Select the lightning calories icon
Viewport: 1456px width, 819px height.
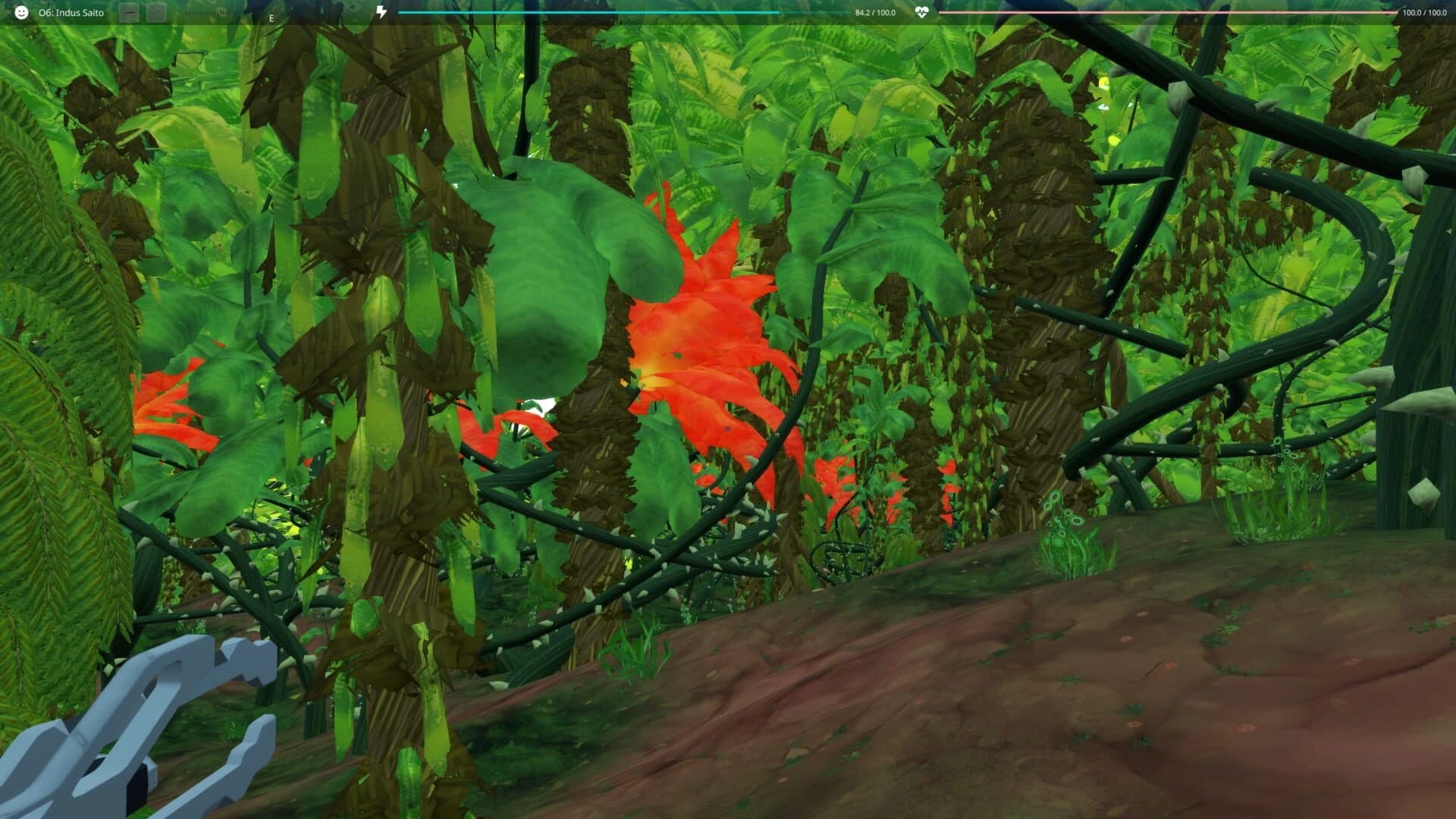pos(381,11)
